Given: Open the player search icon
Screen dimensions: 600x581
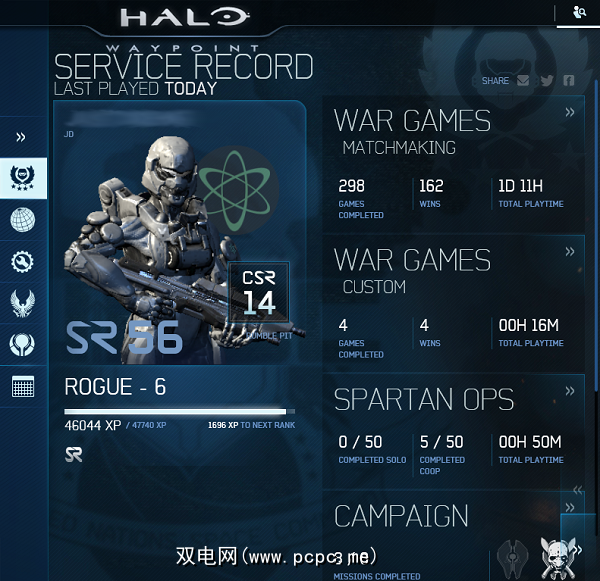Looking at the screenshot, I should (x=580, y=12).
